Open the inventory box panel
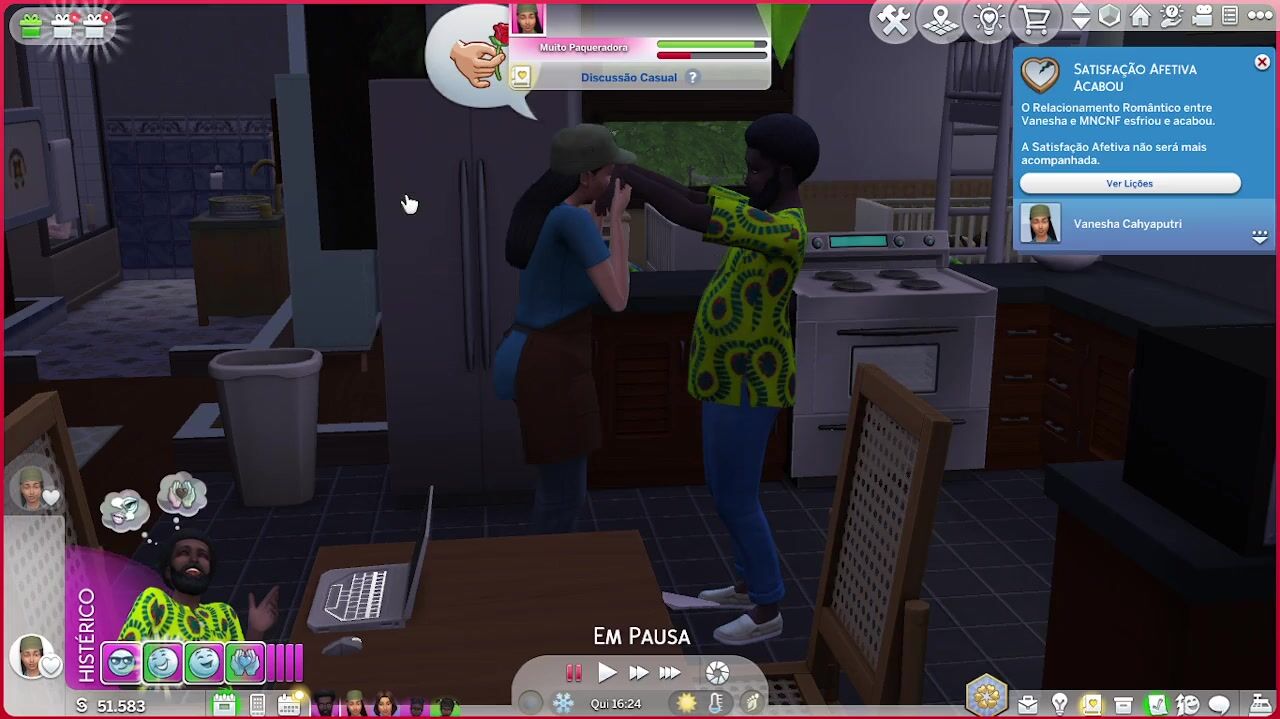 1123,705
